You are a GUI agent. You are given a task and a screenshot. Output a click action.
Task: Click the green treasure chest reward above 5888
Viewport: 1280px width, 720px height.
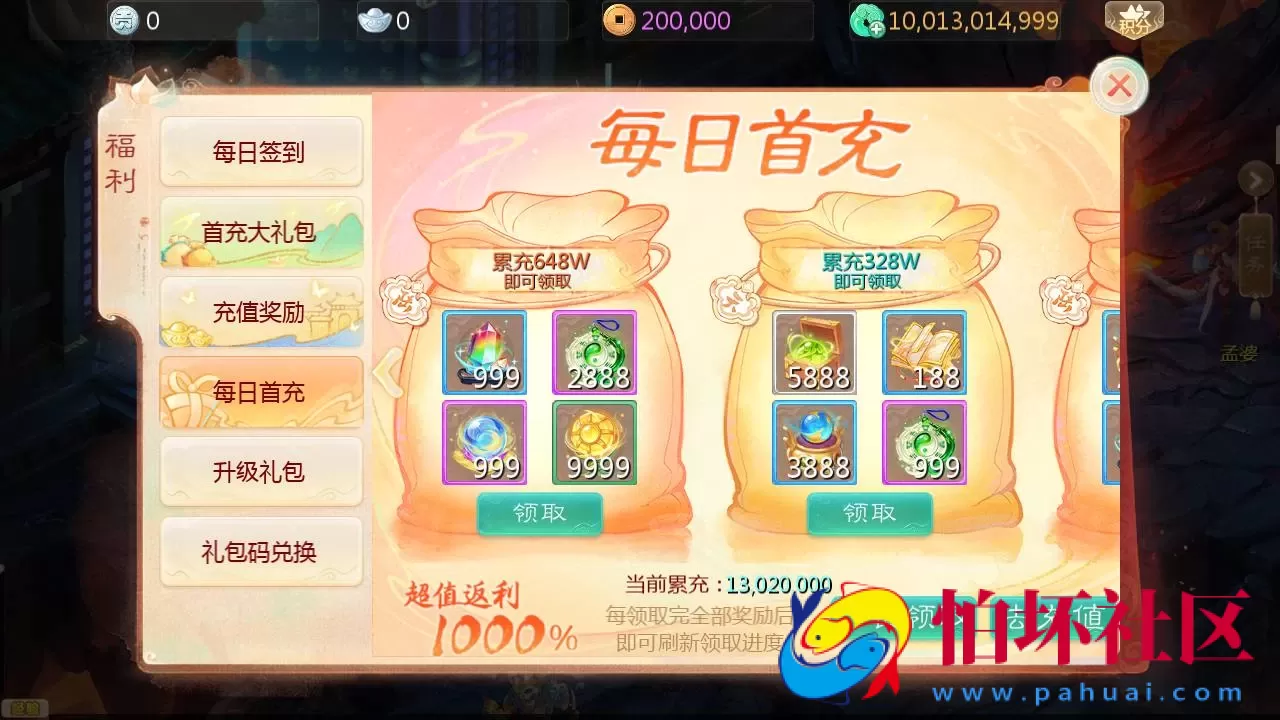(814, 350)
